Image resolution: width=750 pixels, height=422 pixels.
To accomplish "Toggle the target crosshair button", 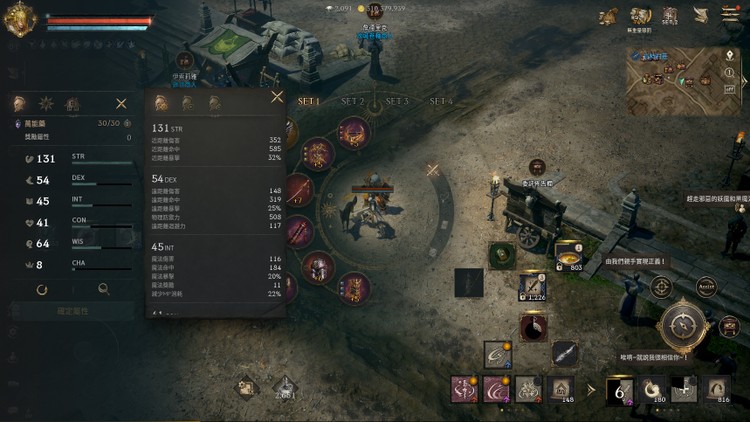I will coord(661,287).
